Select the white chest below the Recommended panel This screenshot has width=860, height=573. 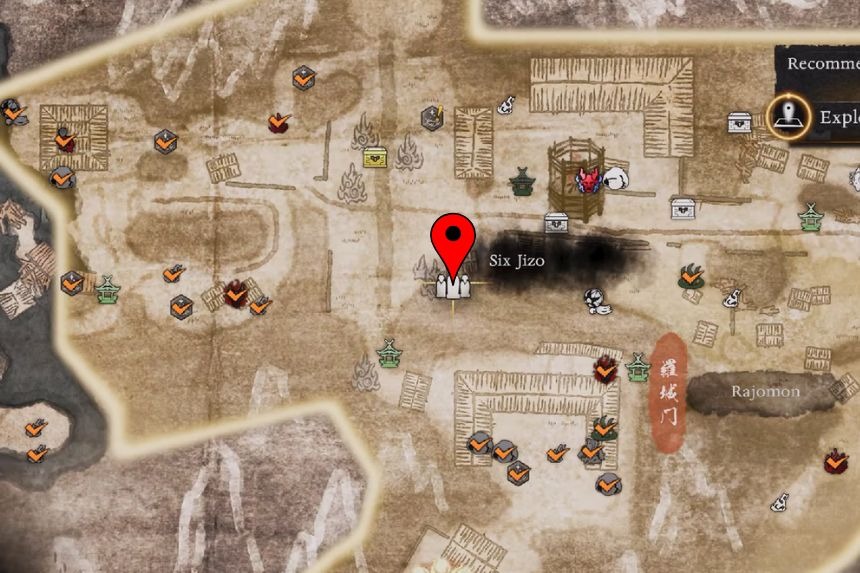[740, 122]
